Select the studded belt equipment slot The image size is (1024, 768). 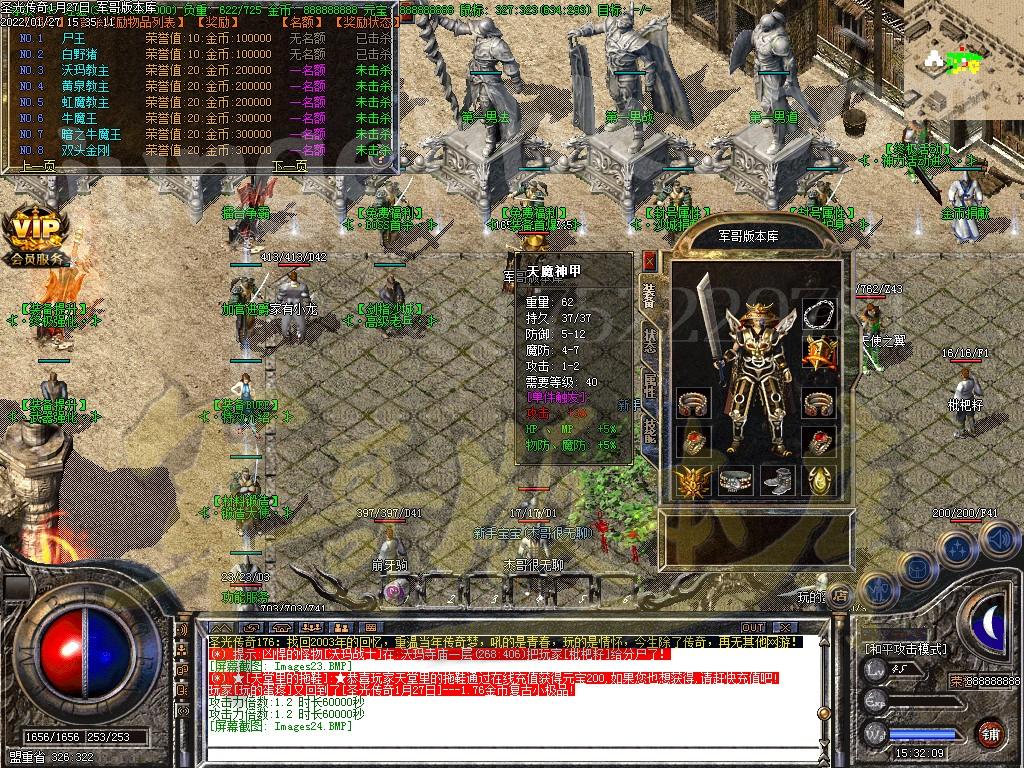click(735, 481)
